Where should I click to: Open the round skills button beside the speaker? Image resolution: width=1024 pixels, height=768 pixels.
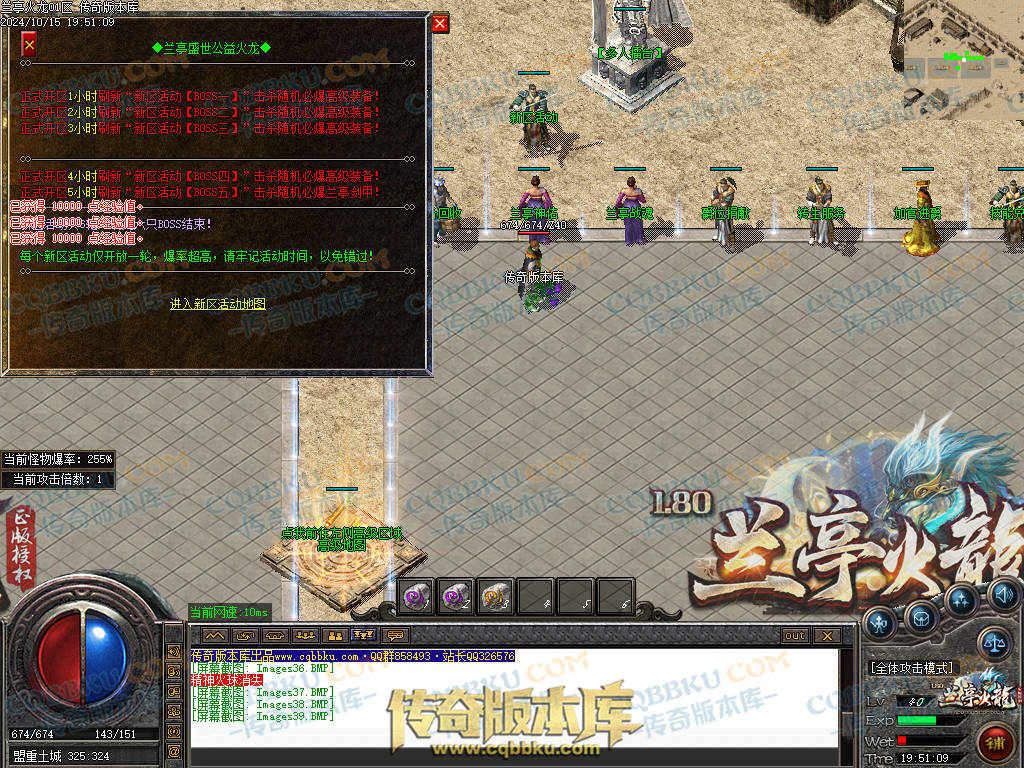pyautogui.click(x=962, y=600)
